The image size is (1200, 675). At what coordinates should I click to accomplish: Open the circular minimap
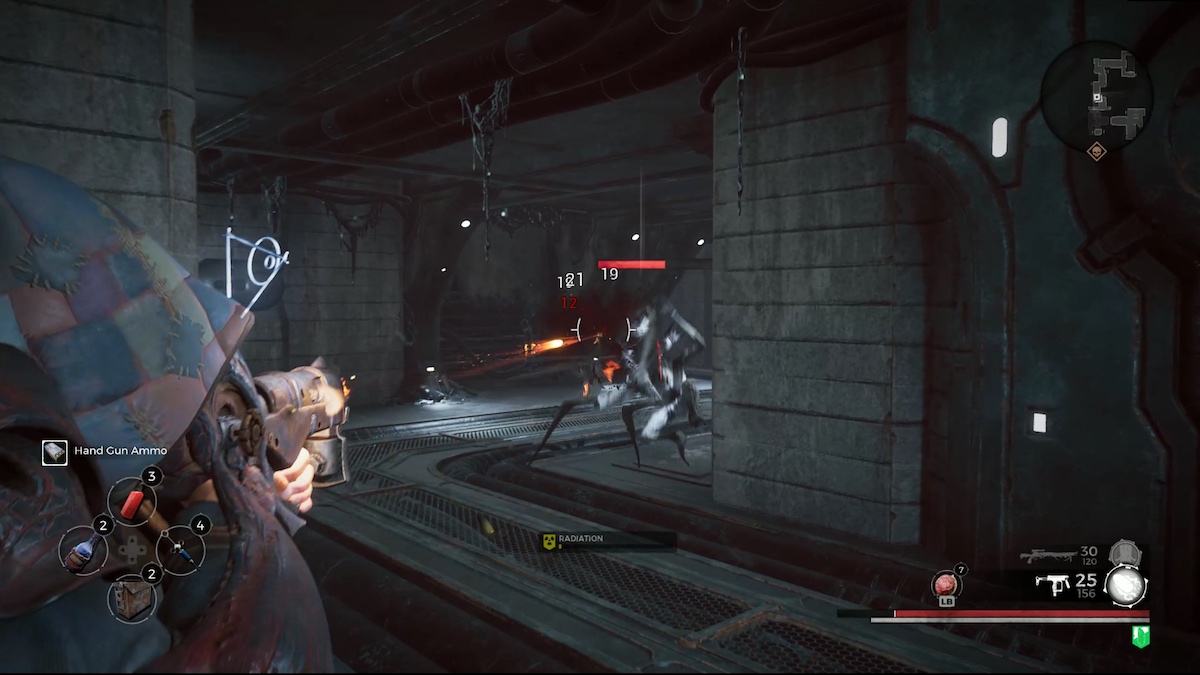(x=1096, y=97)
